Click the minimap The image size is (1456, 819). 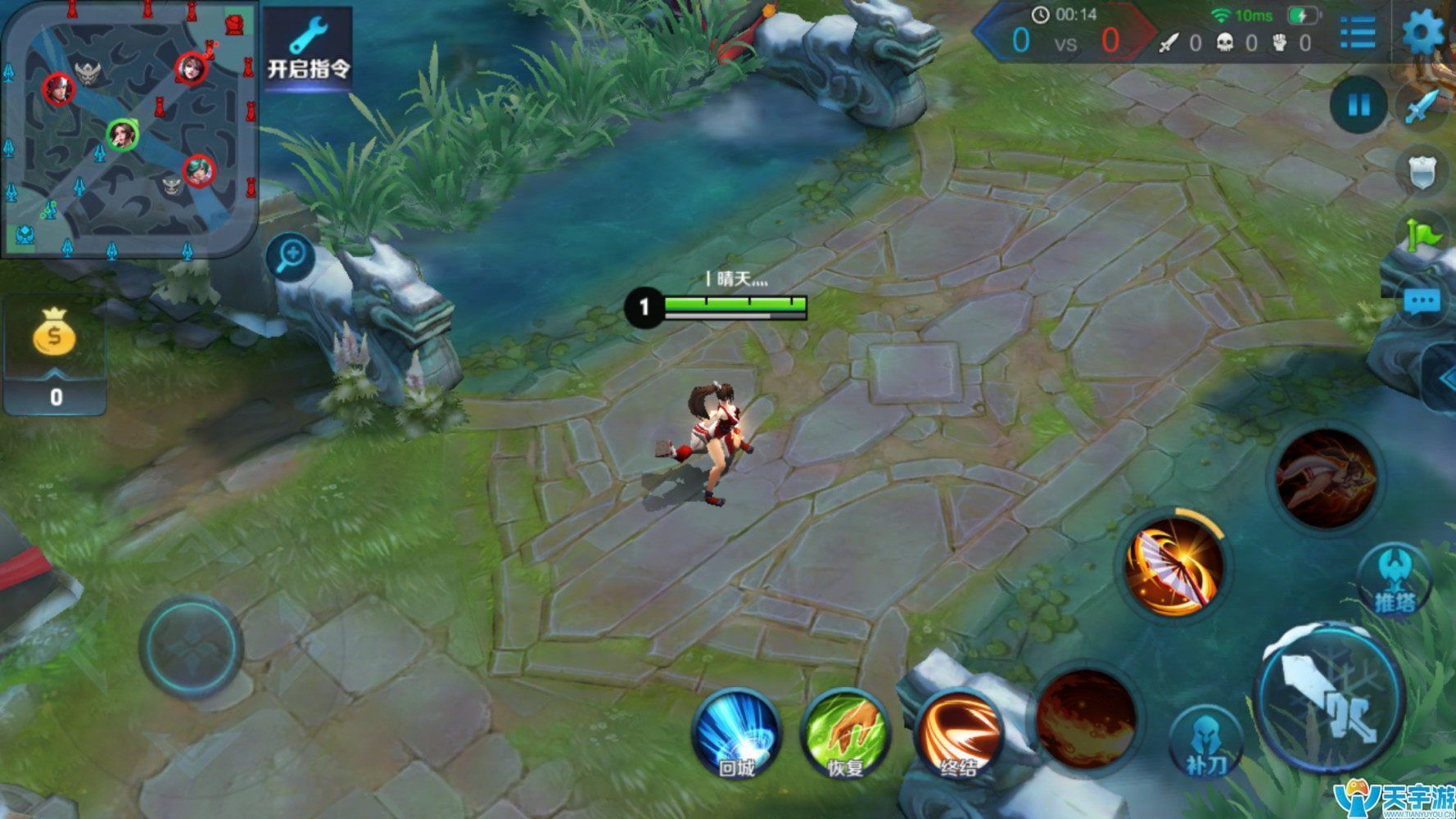point(129,129)
